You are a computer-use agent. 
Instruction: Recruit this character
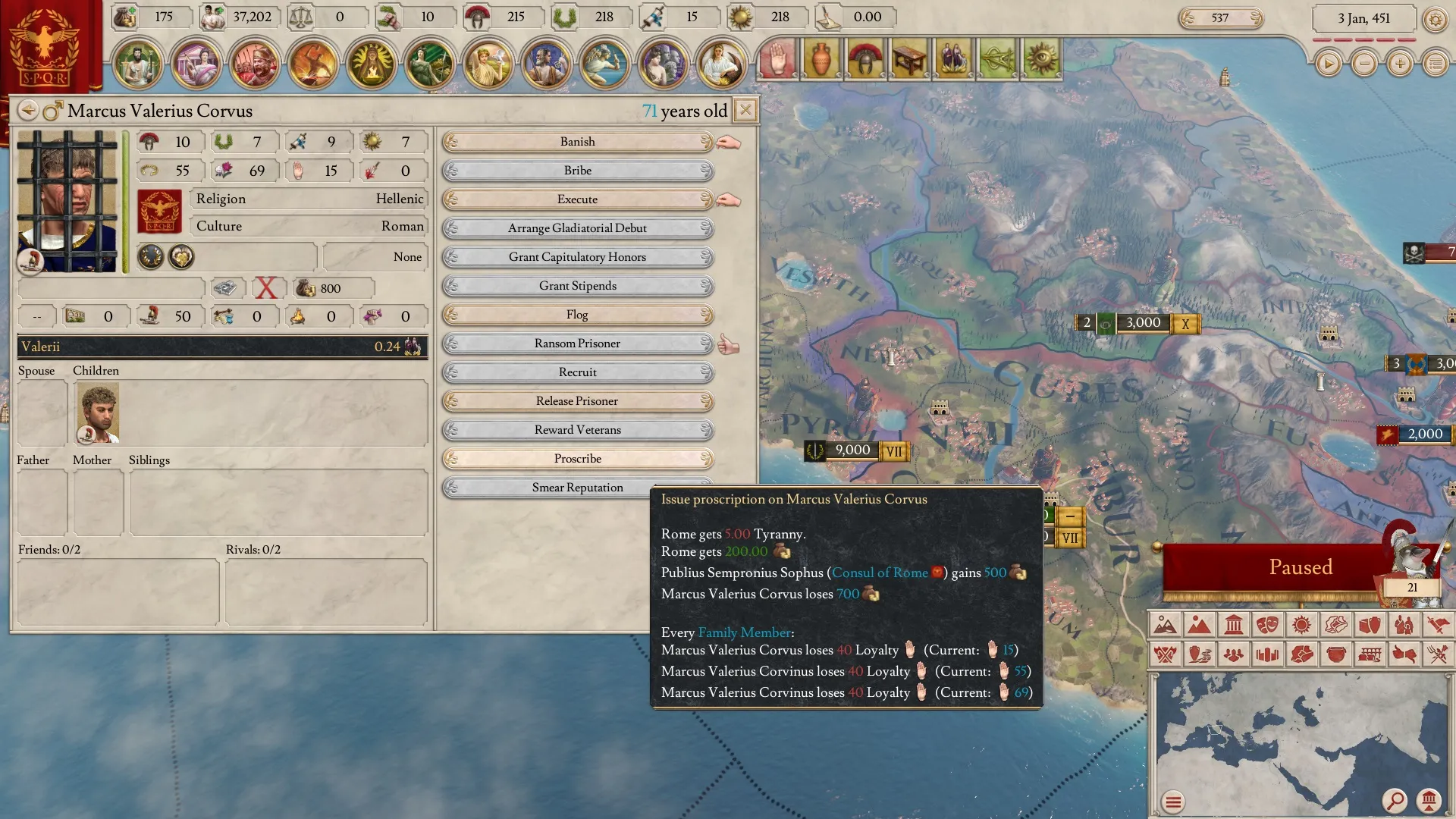pos(577,372)
